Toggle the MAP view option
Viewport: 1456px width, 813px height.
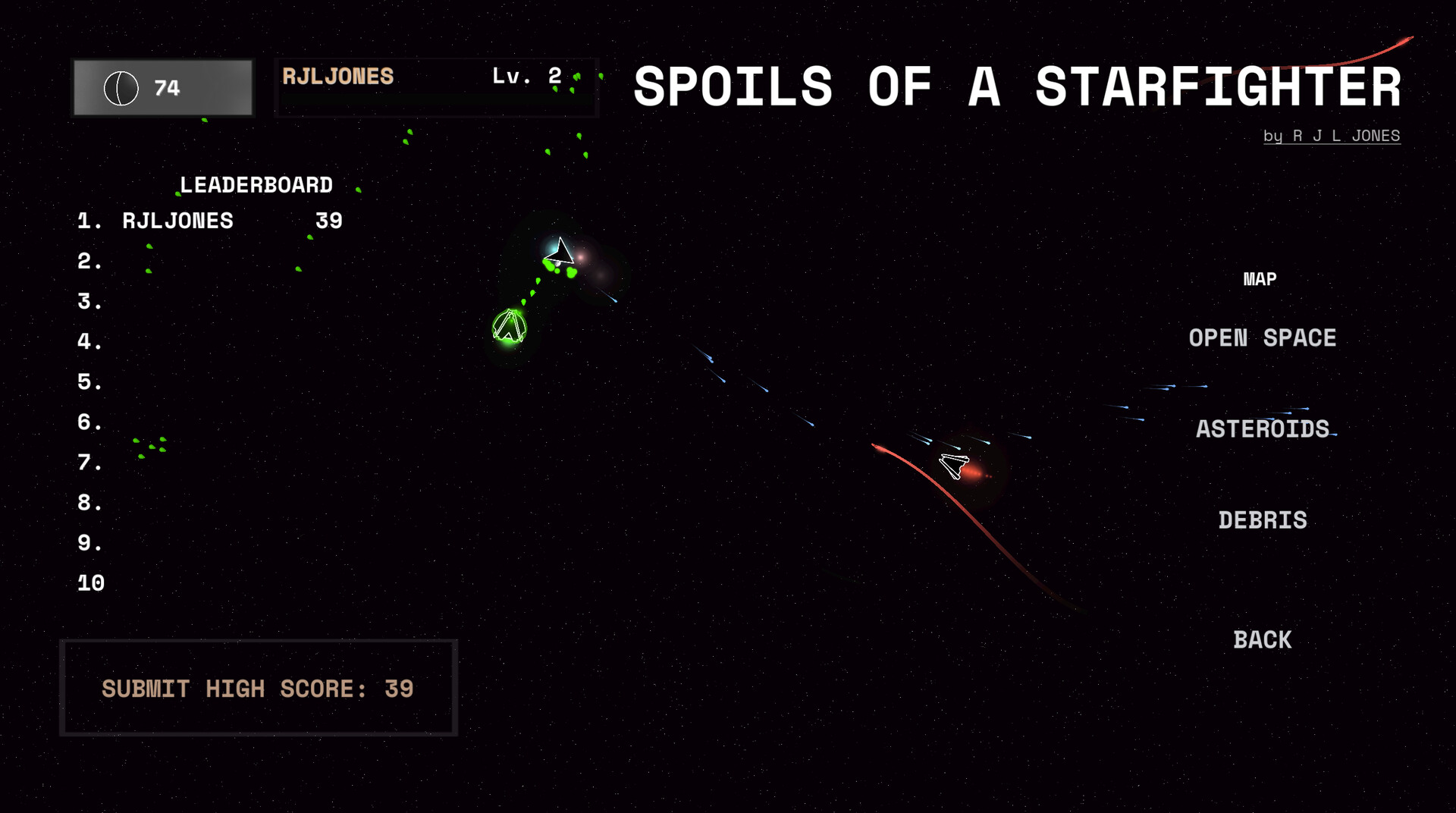[1259, 278]
